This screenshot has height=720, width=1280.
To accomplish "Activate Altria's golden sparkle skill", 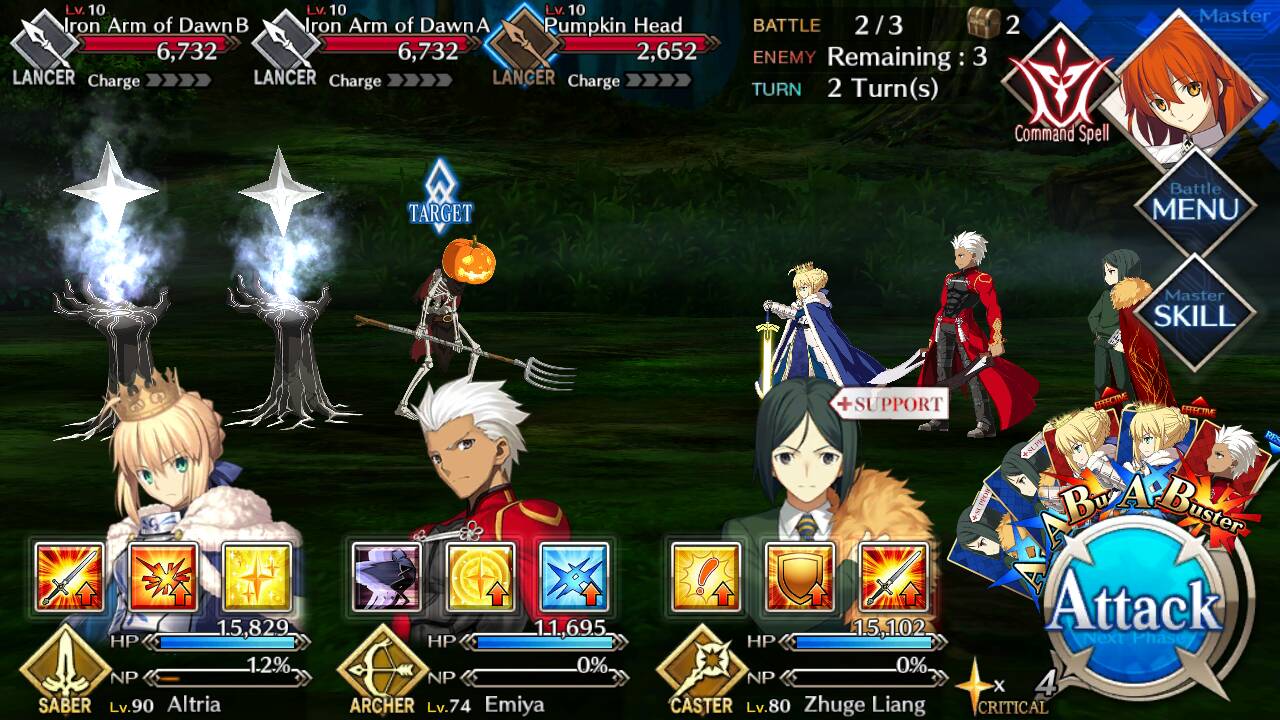I will click(257, 577).
